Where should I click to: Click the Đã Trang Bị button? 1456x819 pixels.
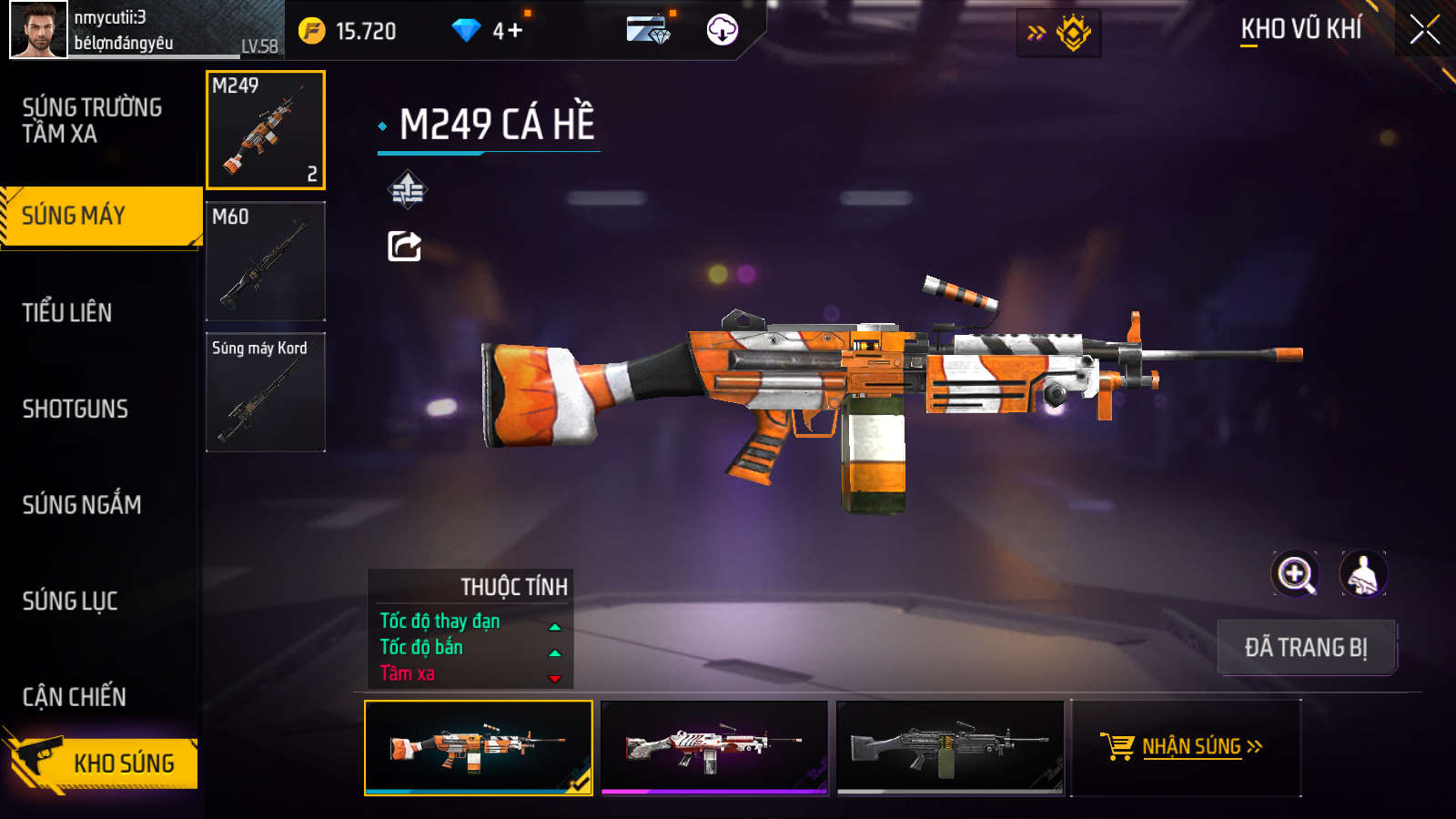coord(1306,647)
